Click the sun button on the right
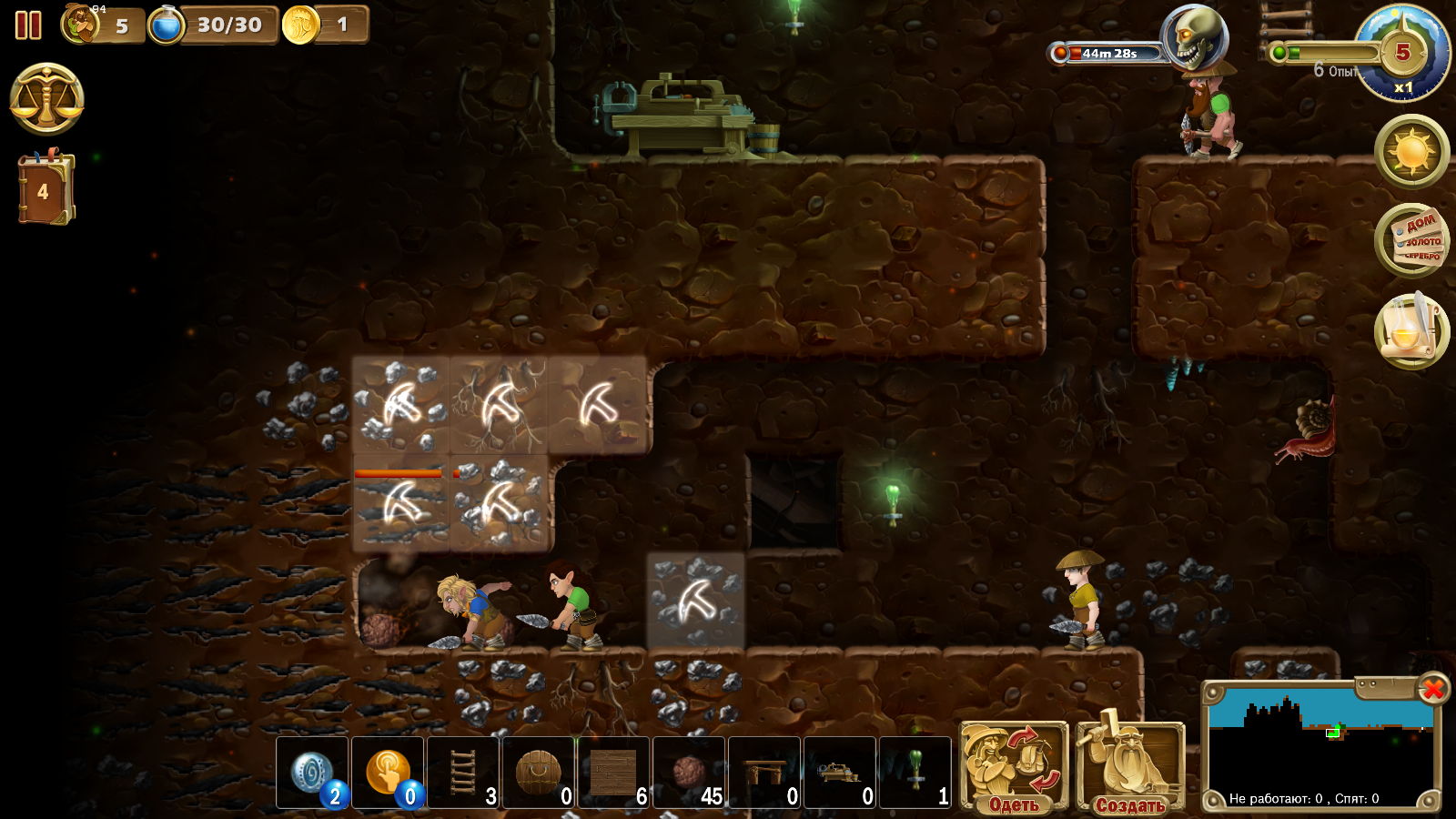The height and width of the screenshot is (819, 1456). coord(1411,151)
